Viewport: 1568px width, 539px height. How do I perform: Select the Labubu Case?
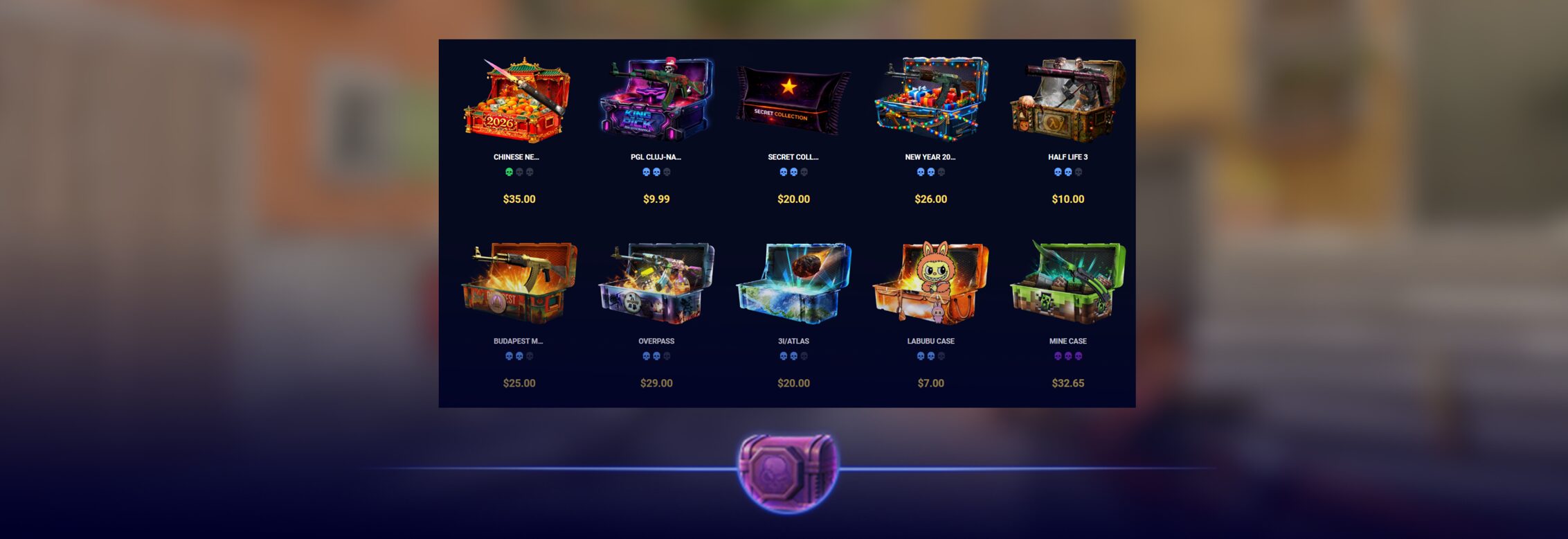click(930, 284)
